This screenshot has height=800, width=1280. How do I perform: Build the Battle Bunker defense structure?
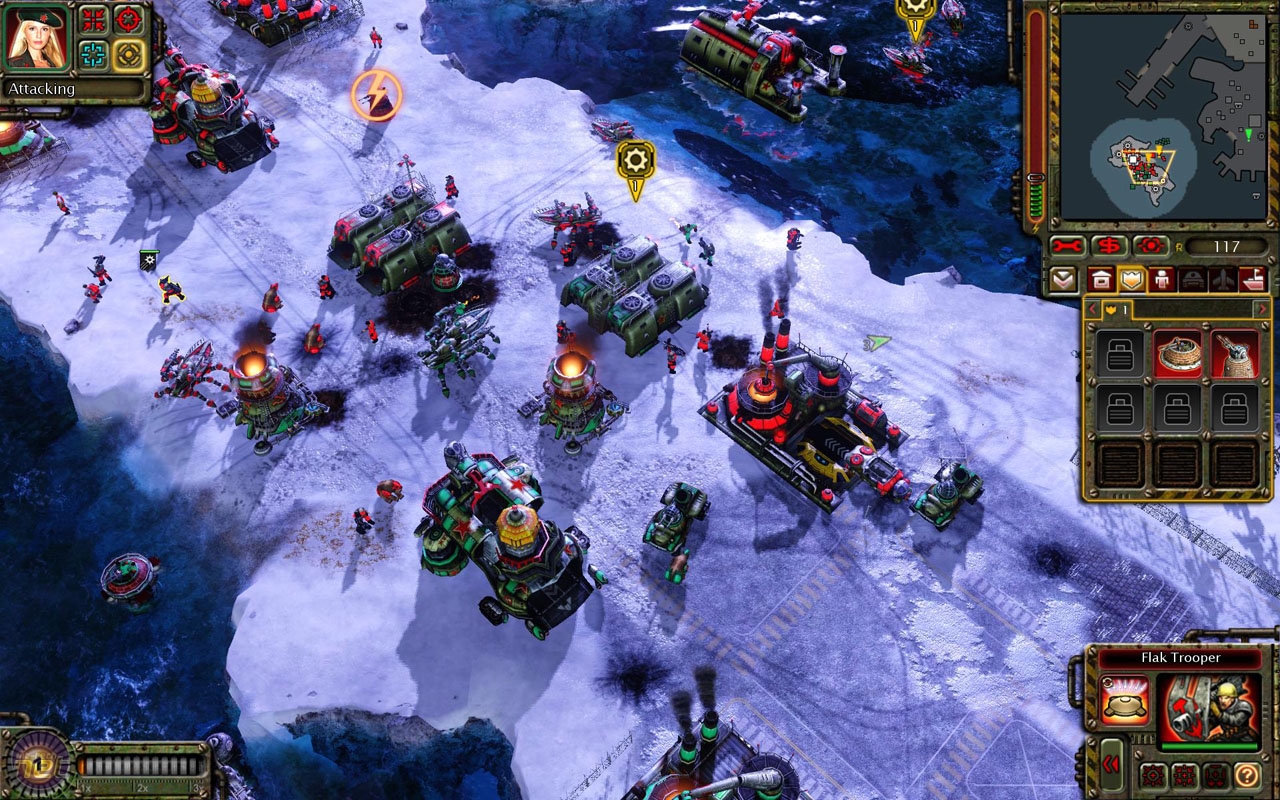(x=1178, y=353)
